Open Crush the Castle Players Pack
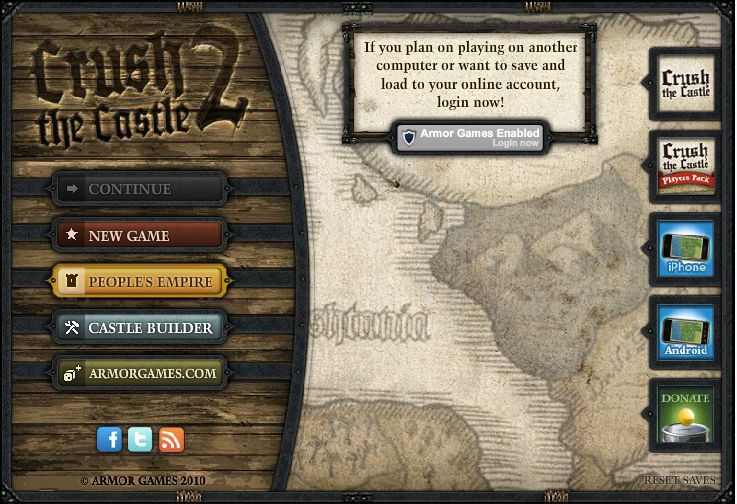The image size is (737, 504). coord(686,164)
